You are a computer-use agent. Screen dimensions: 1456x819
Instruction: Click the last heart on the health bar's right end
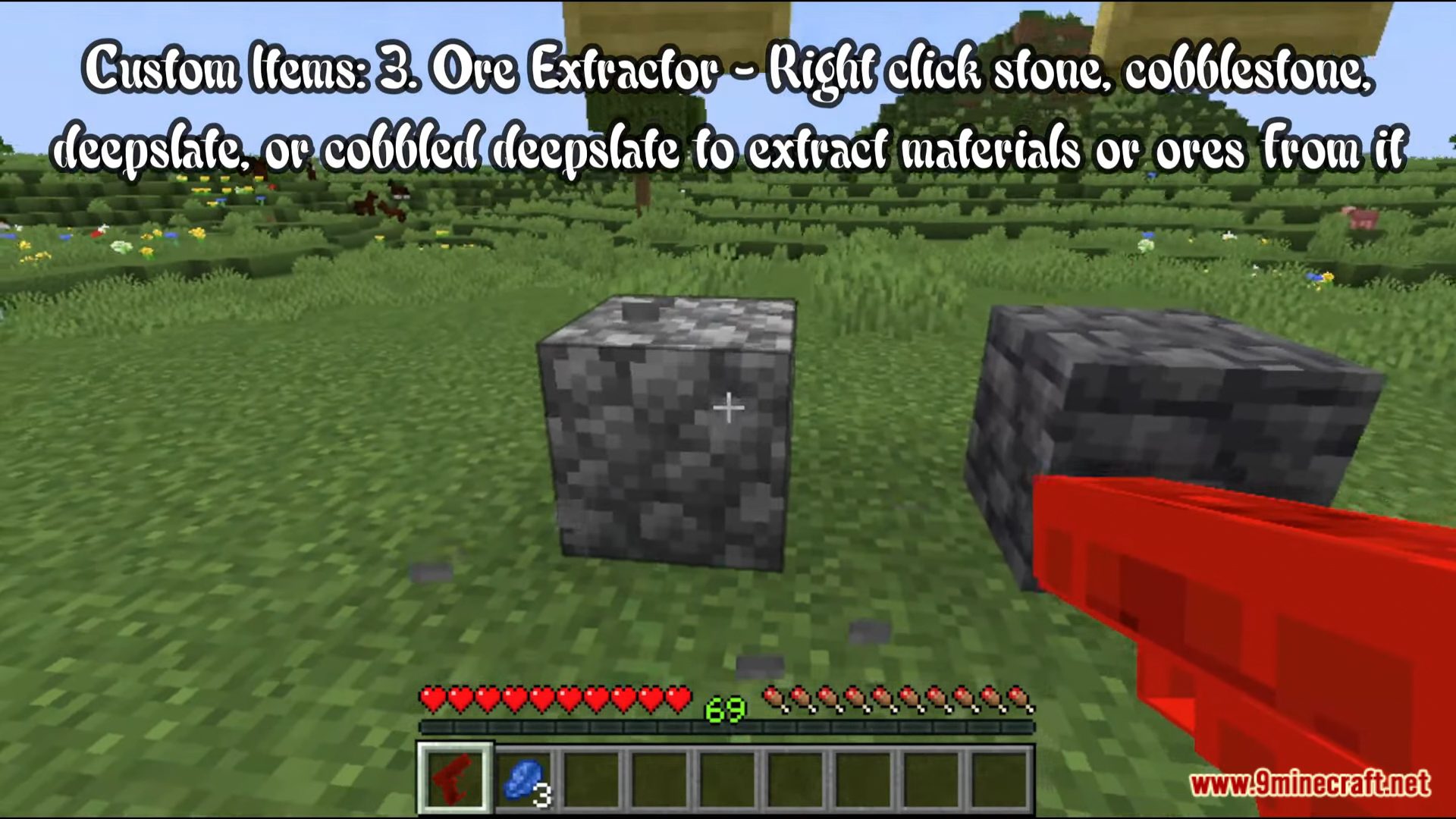click(x=679, y=695)
